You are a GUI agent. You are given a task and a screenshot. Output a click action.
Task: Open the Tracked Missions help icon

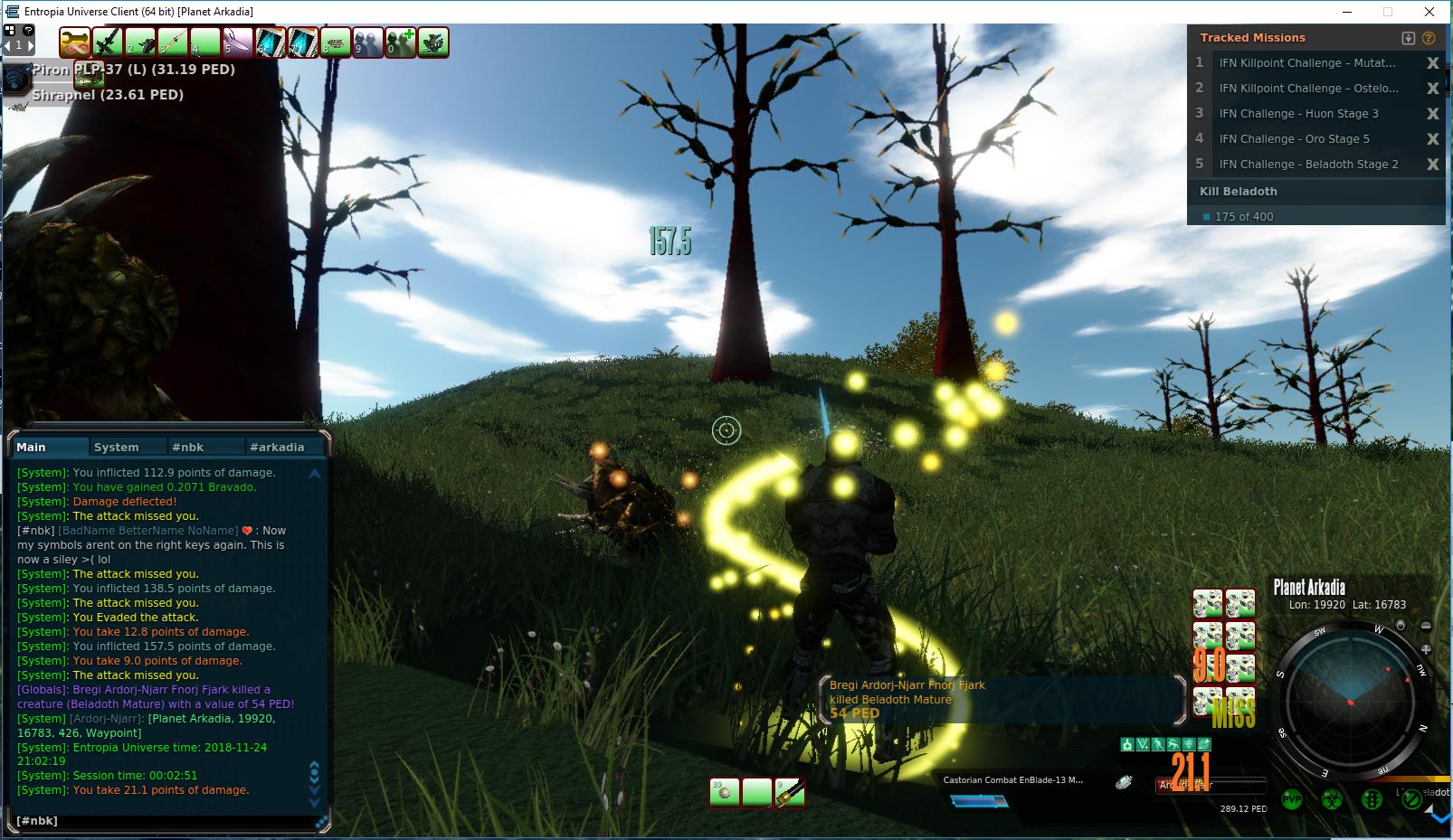tap(1429, 38)
